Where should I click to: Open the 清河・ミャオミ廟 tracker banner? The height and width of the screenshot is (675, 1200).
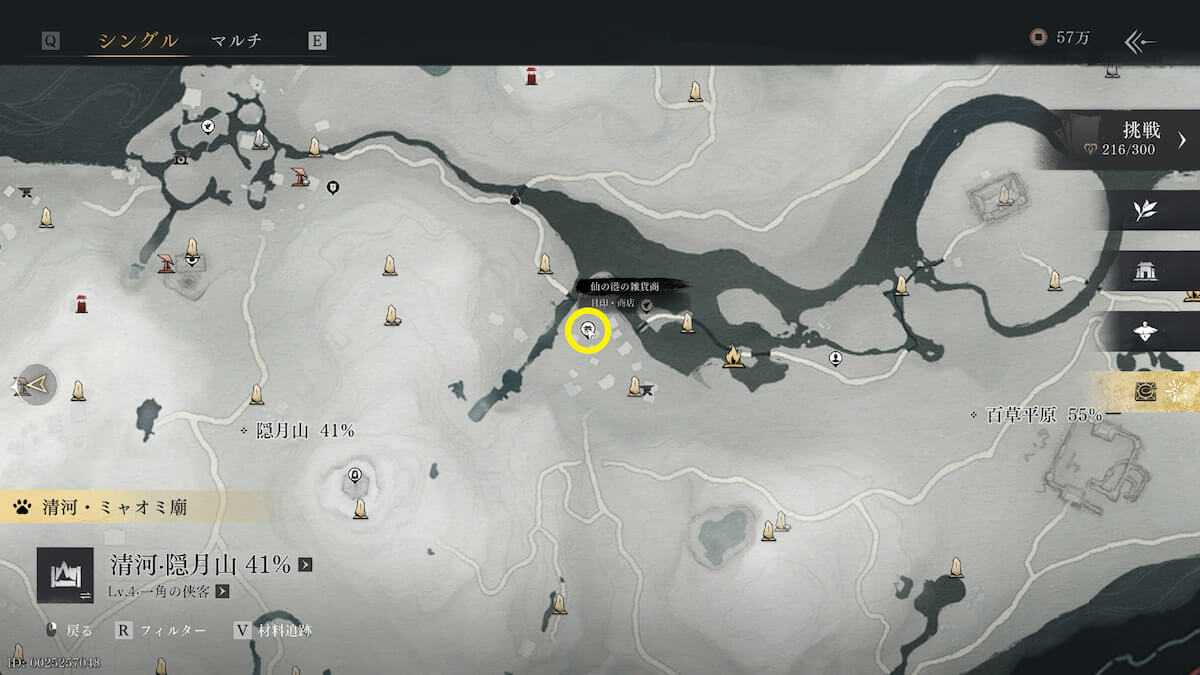pyautogui.click(x=100, y=507)
